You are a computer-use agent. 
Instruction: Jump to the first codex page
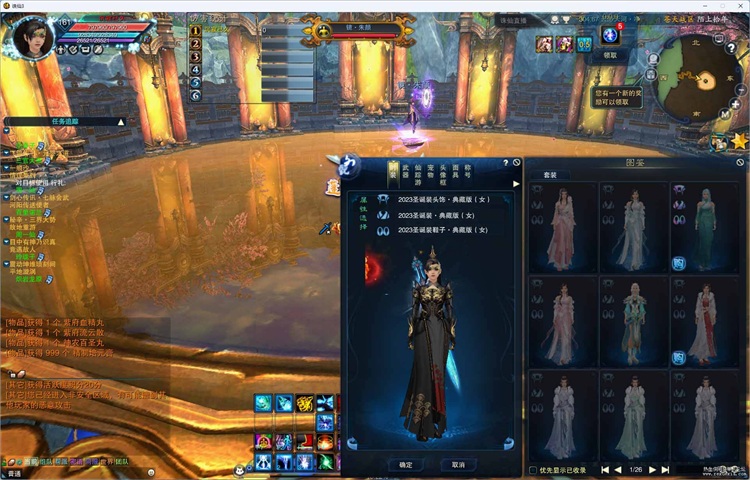click(x=604, y=469)
